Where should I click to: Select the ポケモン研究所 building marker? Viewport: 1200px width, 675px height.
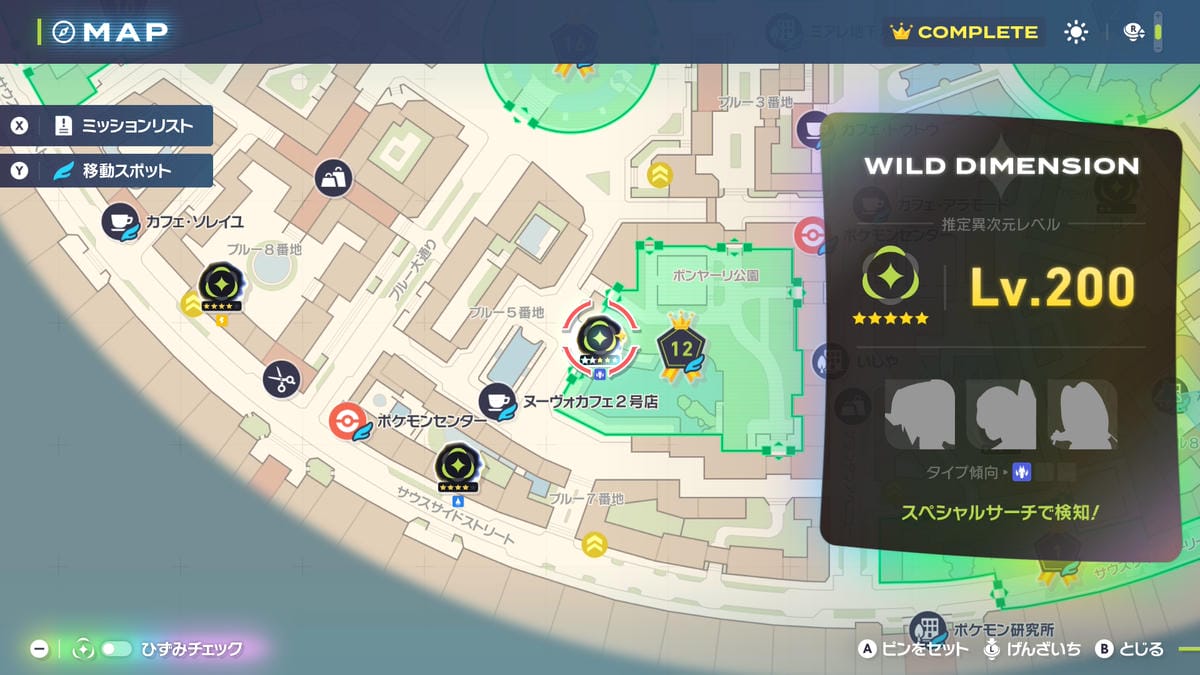coord(929,629)
